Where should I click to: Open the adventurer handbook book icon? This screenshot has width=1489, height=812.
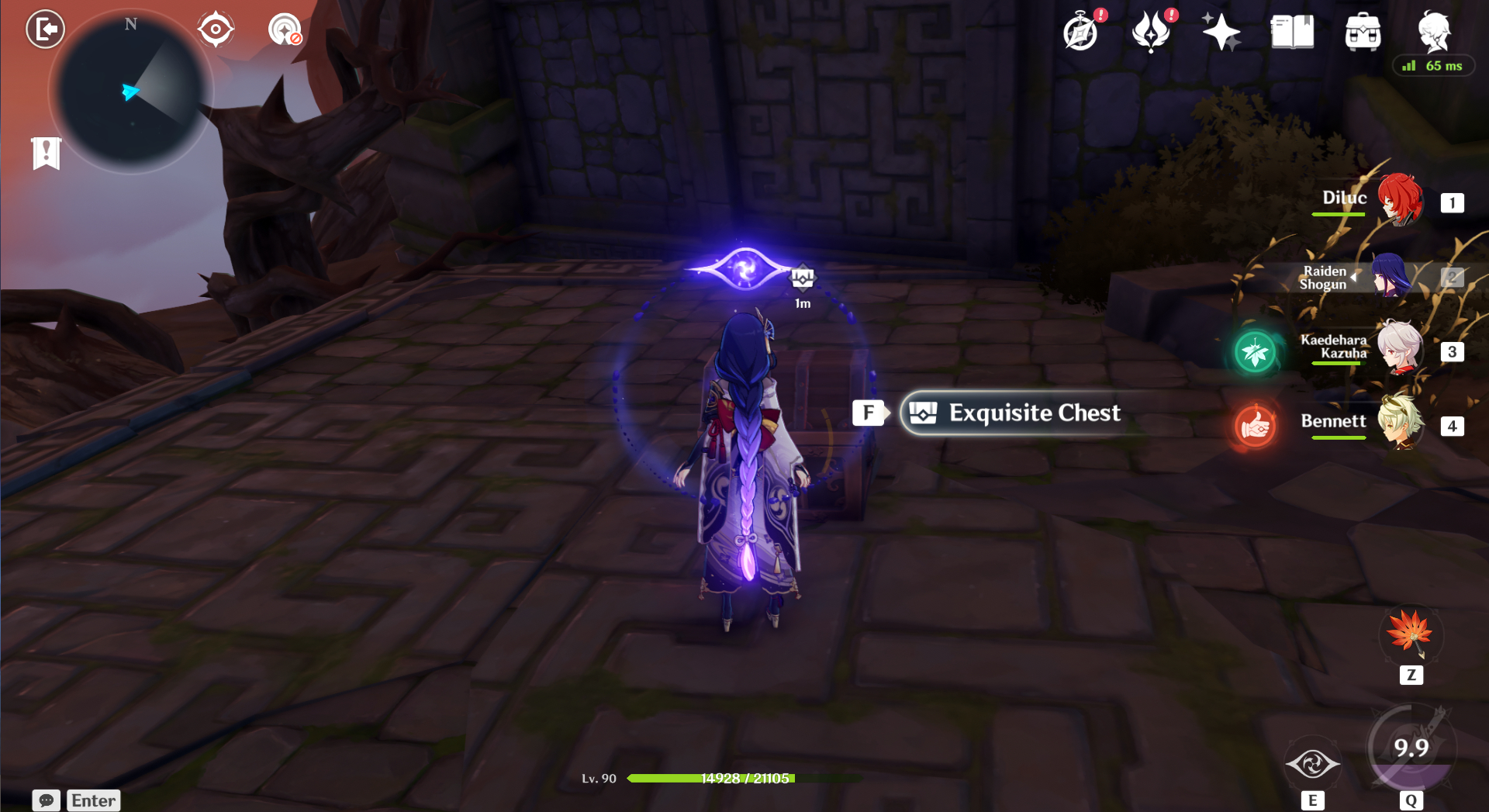(1292, 33)
